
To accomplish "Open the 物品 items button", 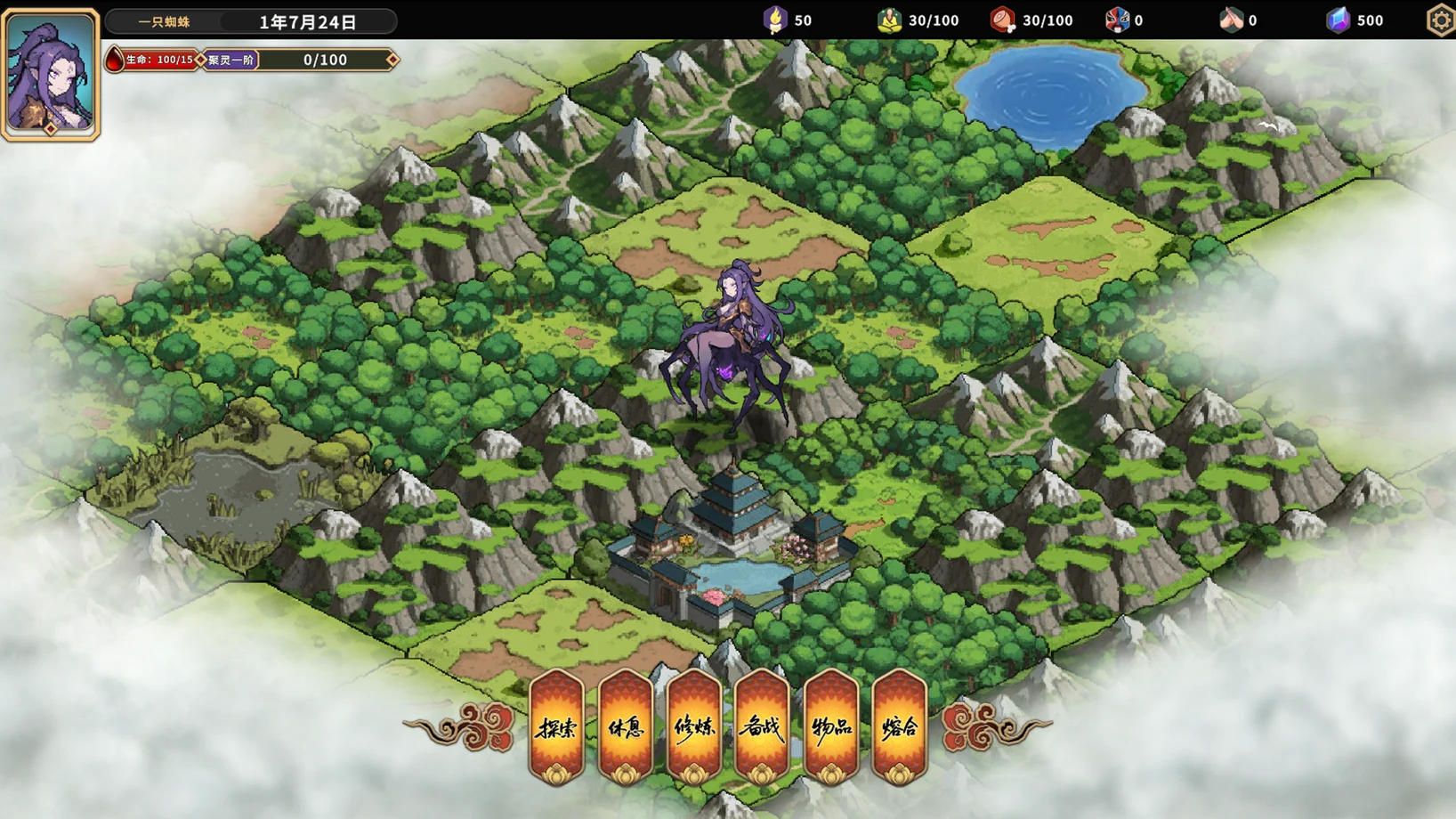I will (x=831, y=727).
